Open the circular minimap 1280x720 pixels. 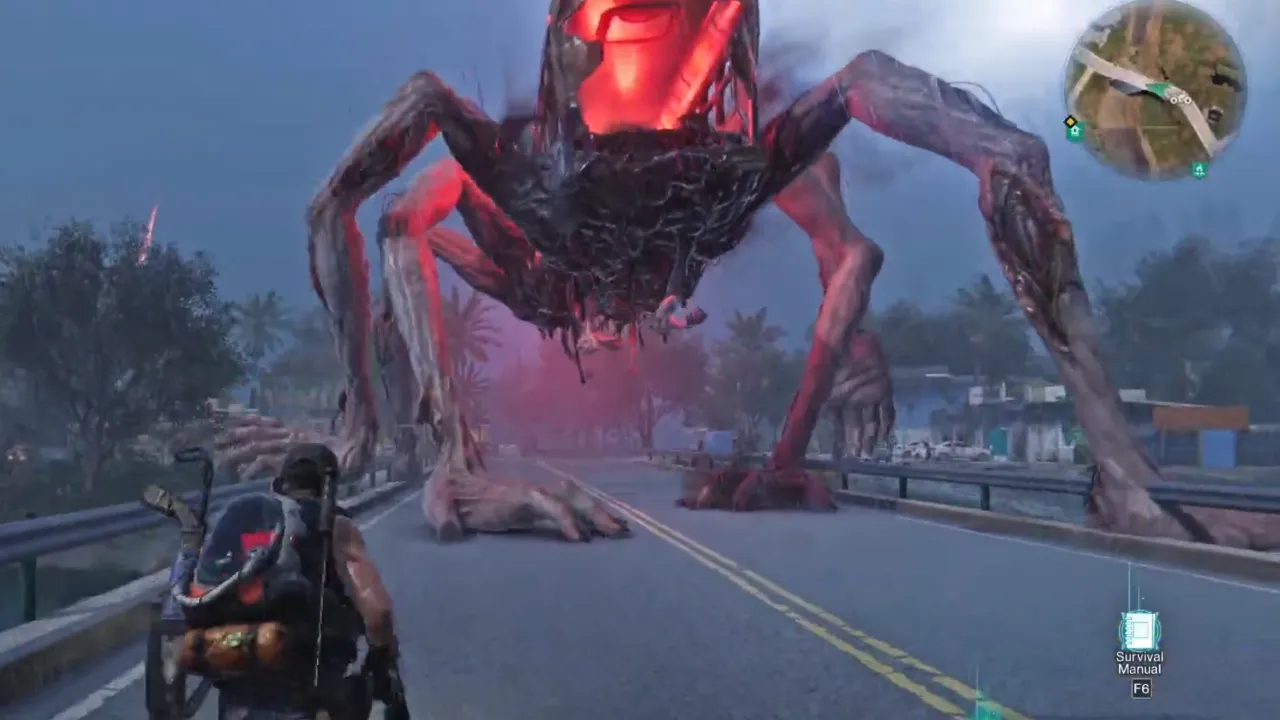point(1155,89)
